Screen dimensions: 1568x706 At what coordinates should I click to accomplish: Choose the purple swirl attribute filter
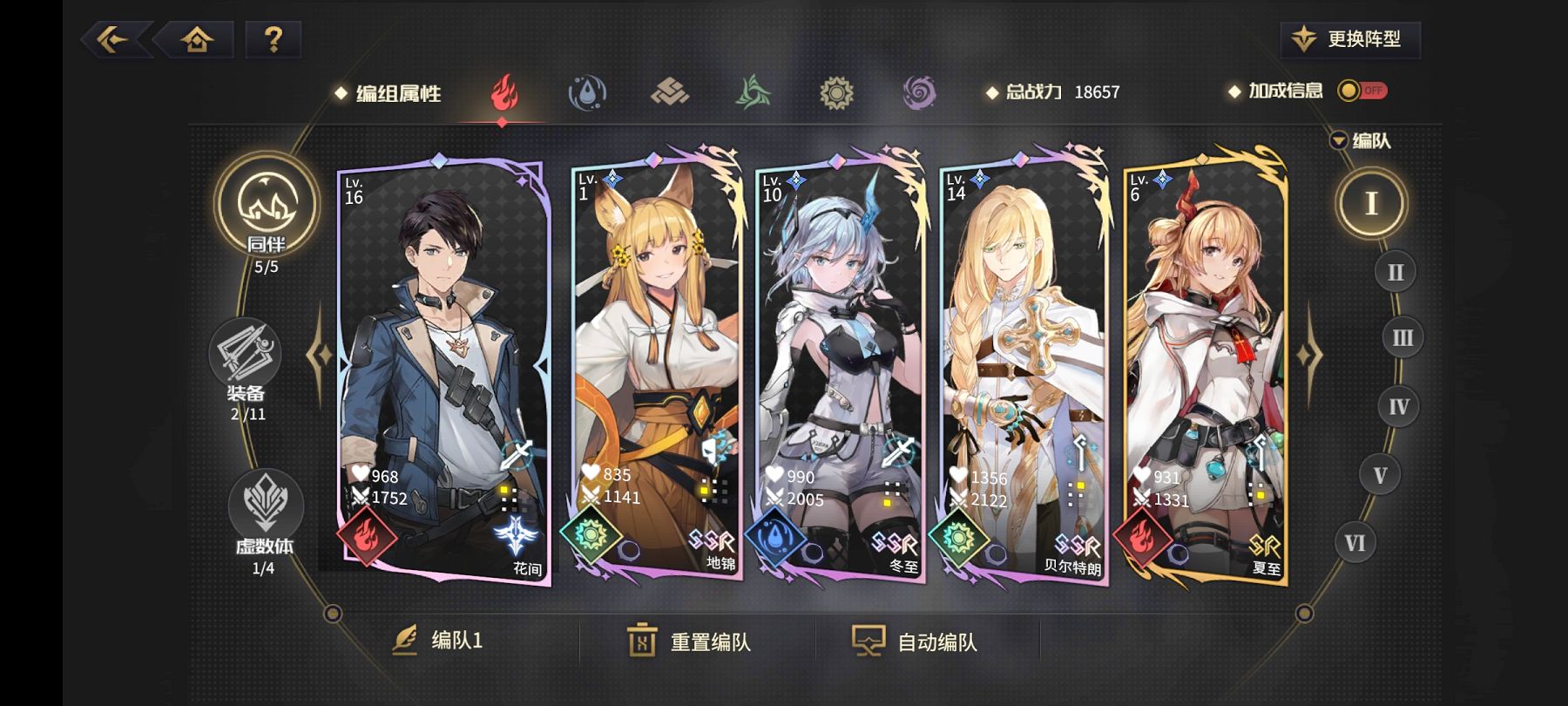tap(919, 92)
